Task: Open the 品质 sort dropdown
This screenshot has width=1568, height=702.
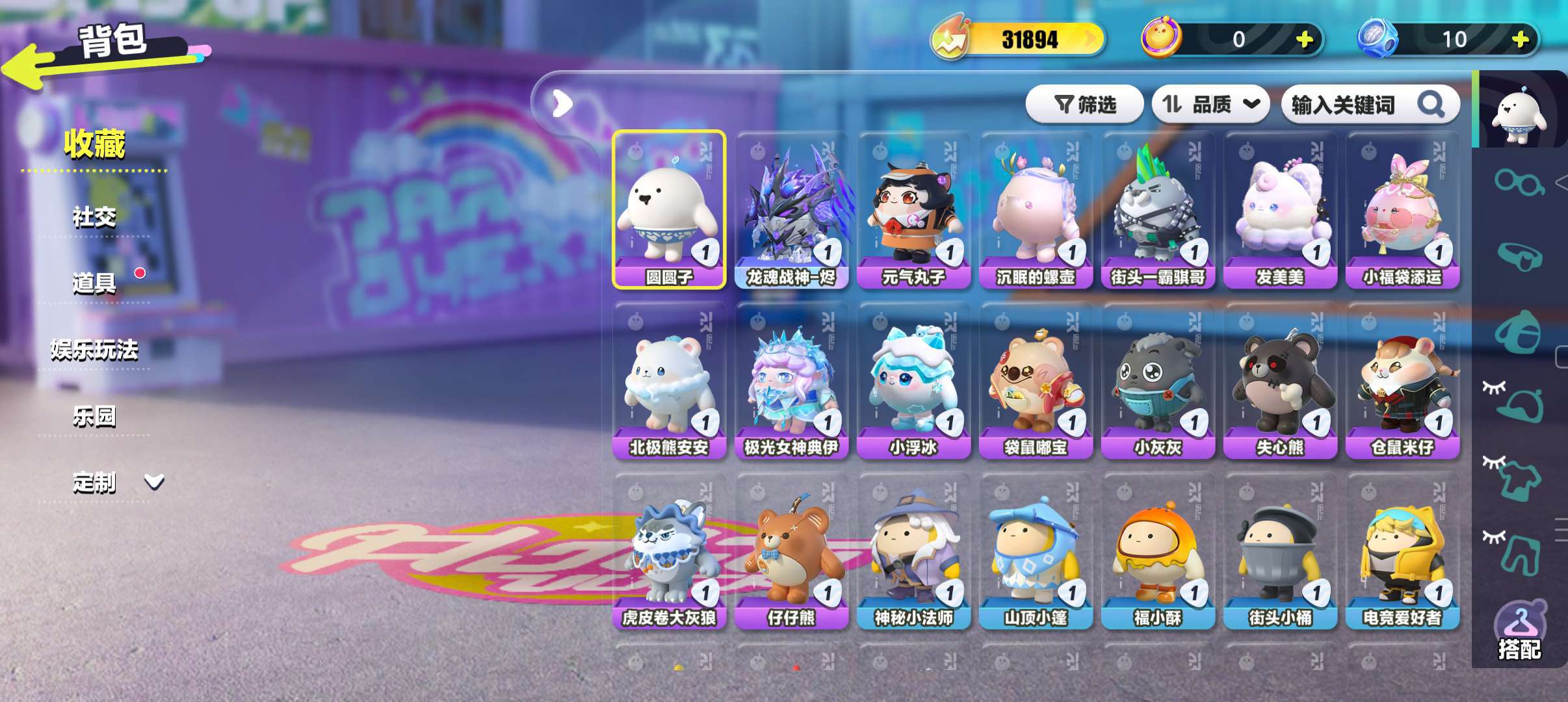Action: tap(1210, 104)
